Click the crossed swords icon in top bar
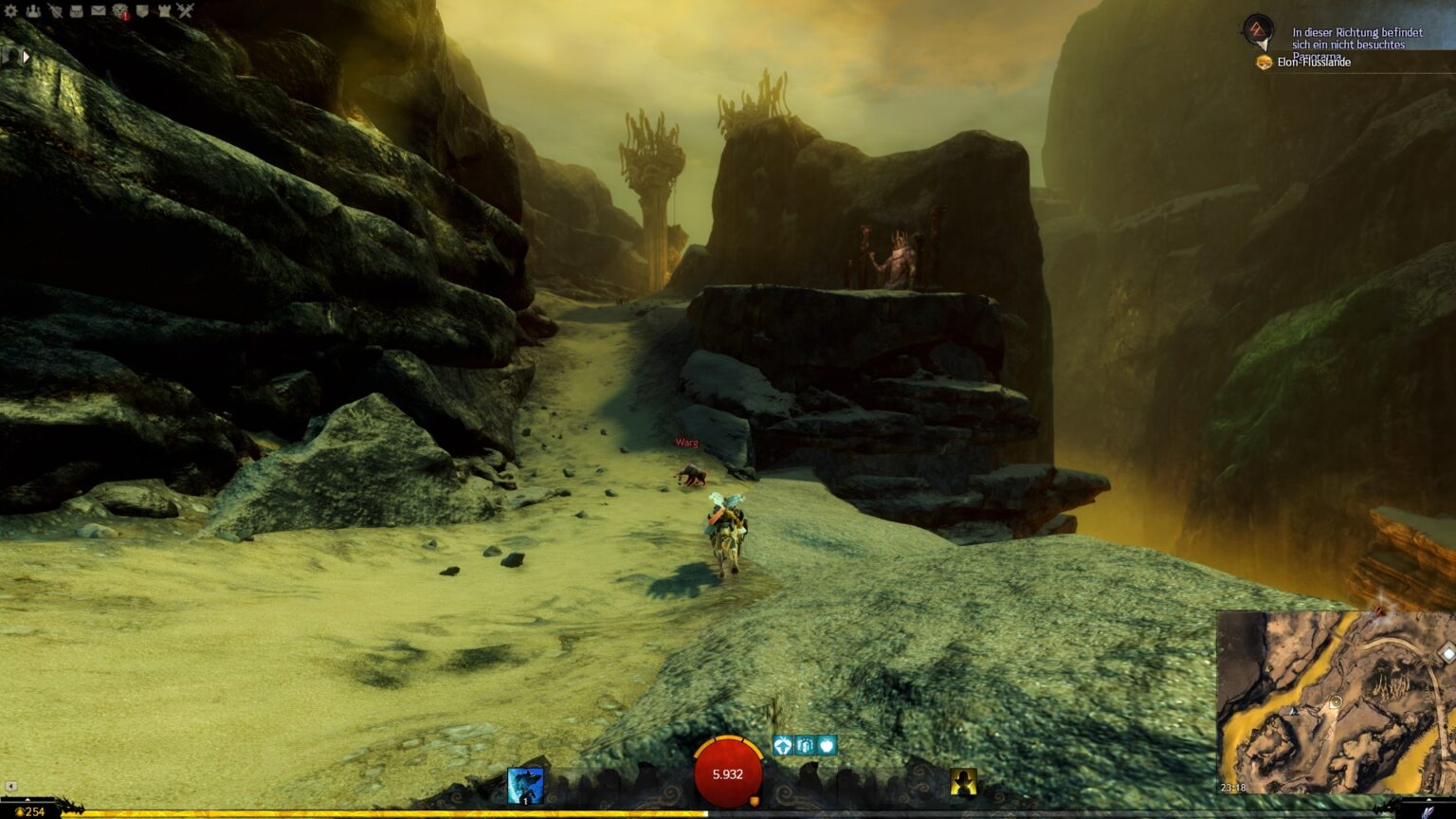This screenshot has height=819, width=1456. (187, 10)
